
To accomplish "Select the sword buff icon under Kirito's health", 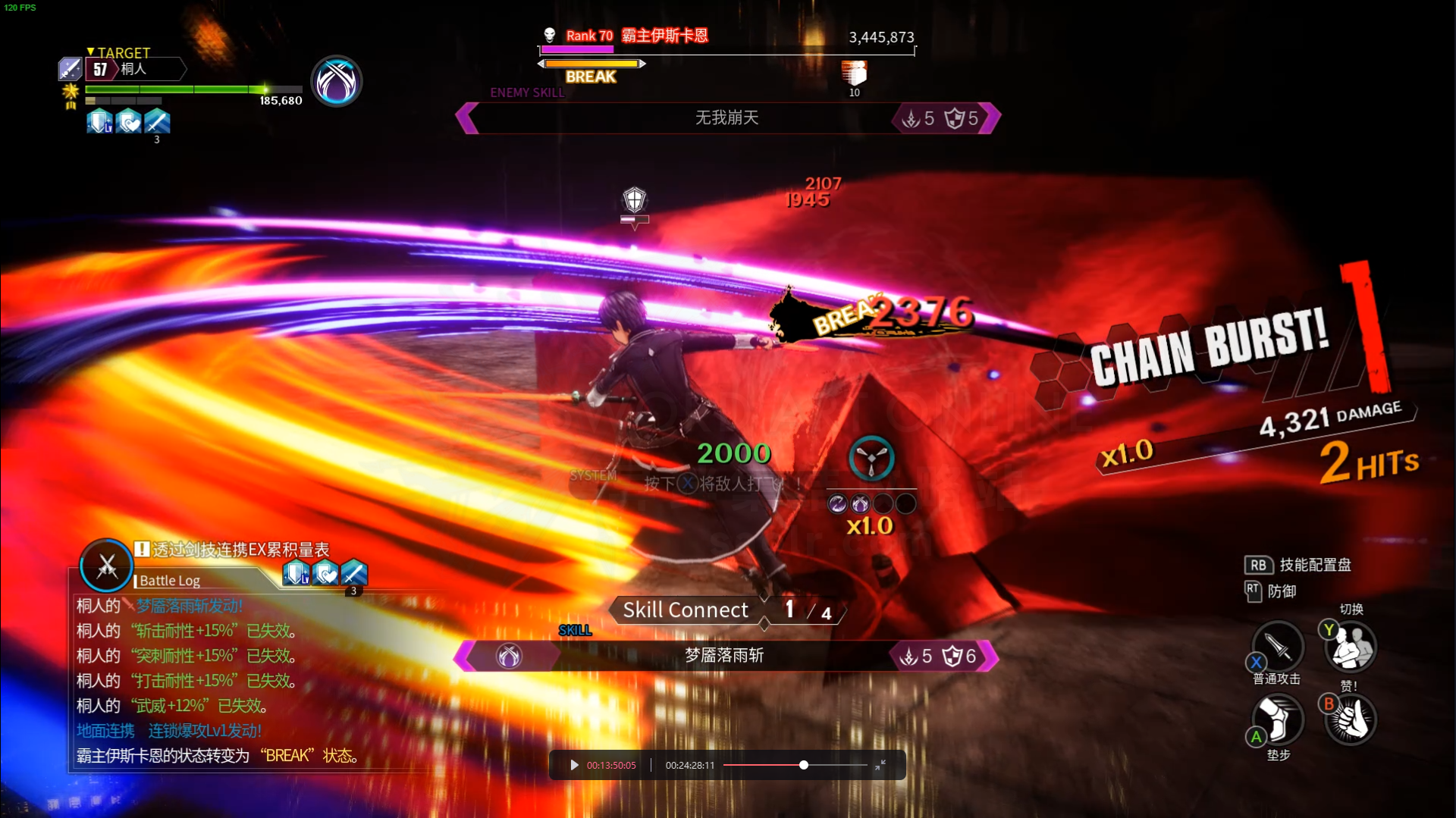I will point(157,121).
